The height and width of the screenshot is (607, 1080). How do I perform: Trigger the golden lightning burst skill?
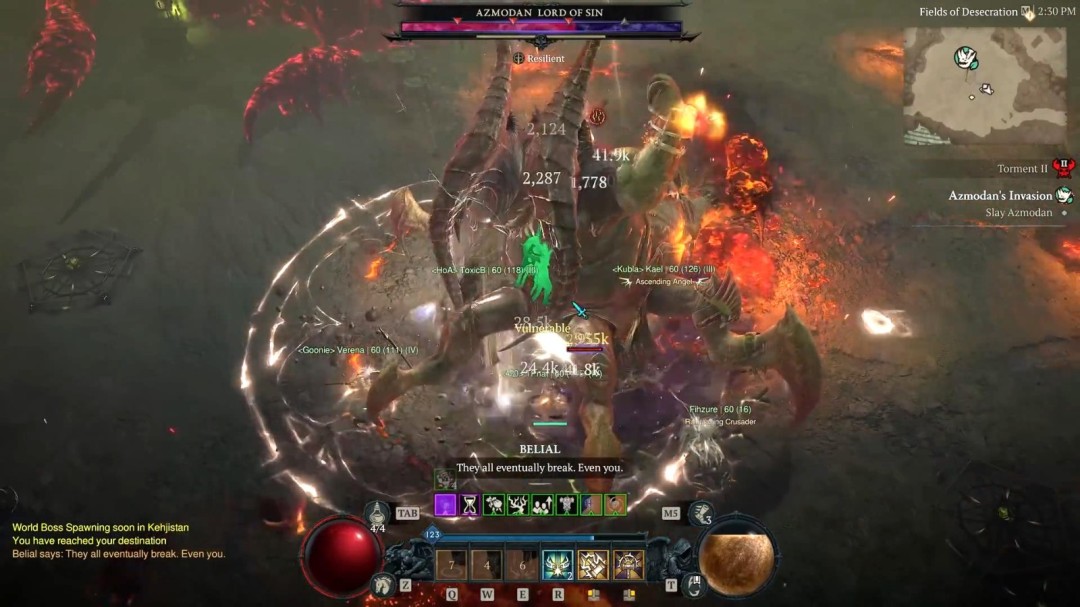point(593,565)
